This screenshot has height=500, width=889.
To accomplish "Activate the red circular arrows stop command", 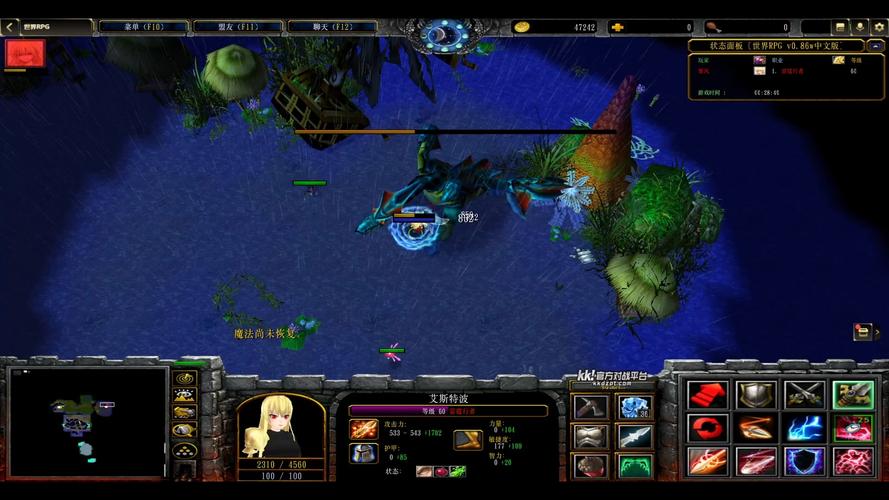I will [x=707, y=428].
